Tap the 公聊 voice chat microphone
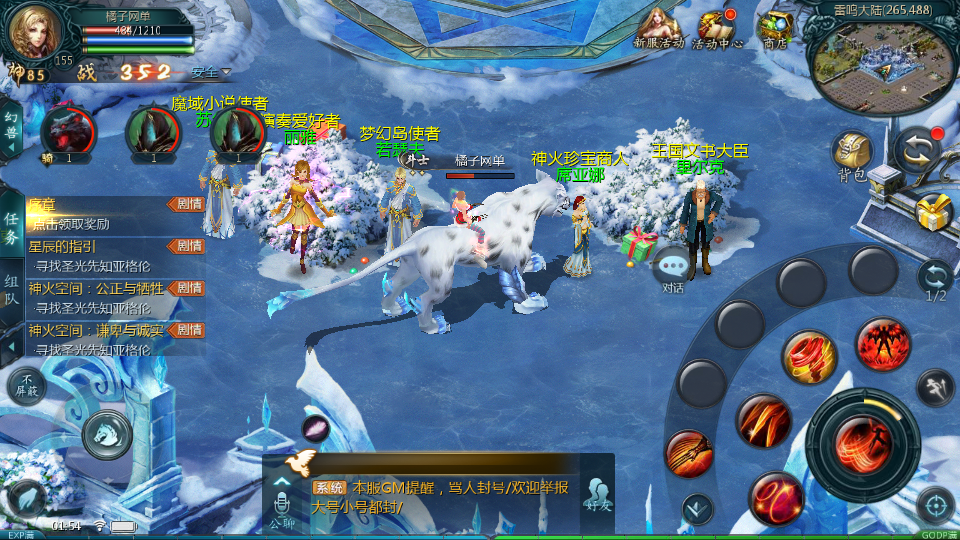Viewport: 960px width, 540px height. (282, 499)
